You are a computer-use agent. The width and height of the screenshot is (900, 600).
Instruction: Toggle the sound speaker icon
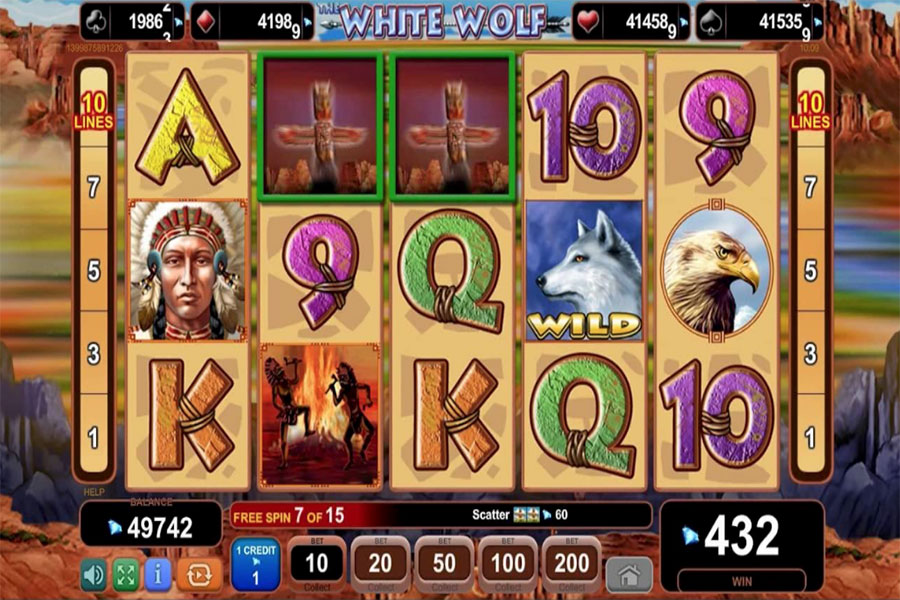pos(95,574)
